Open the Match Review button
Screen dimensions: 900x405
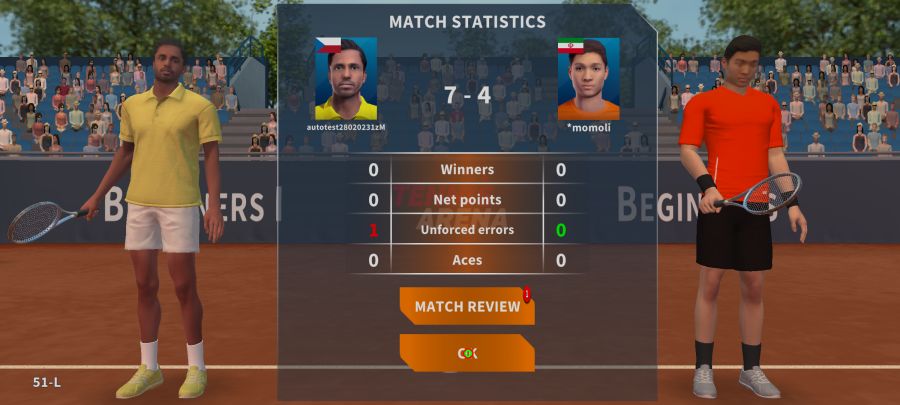[467, 306]
